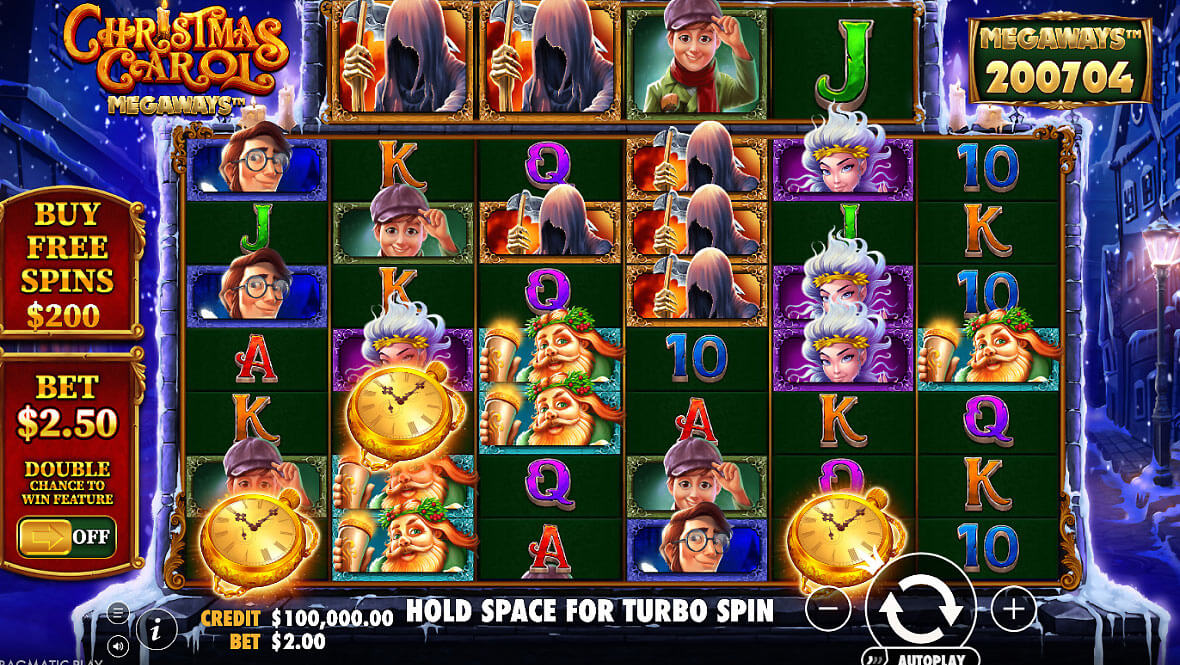Decrease the bet with the minus button
Image resolution: width=1180 pixels, height=665 pixels.
[828, 607]
